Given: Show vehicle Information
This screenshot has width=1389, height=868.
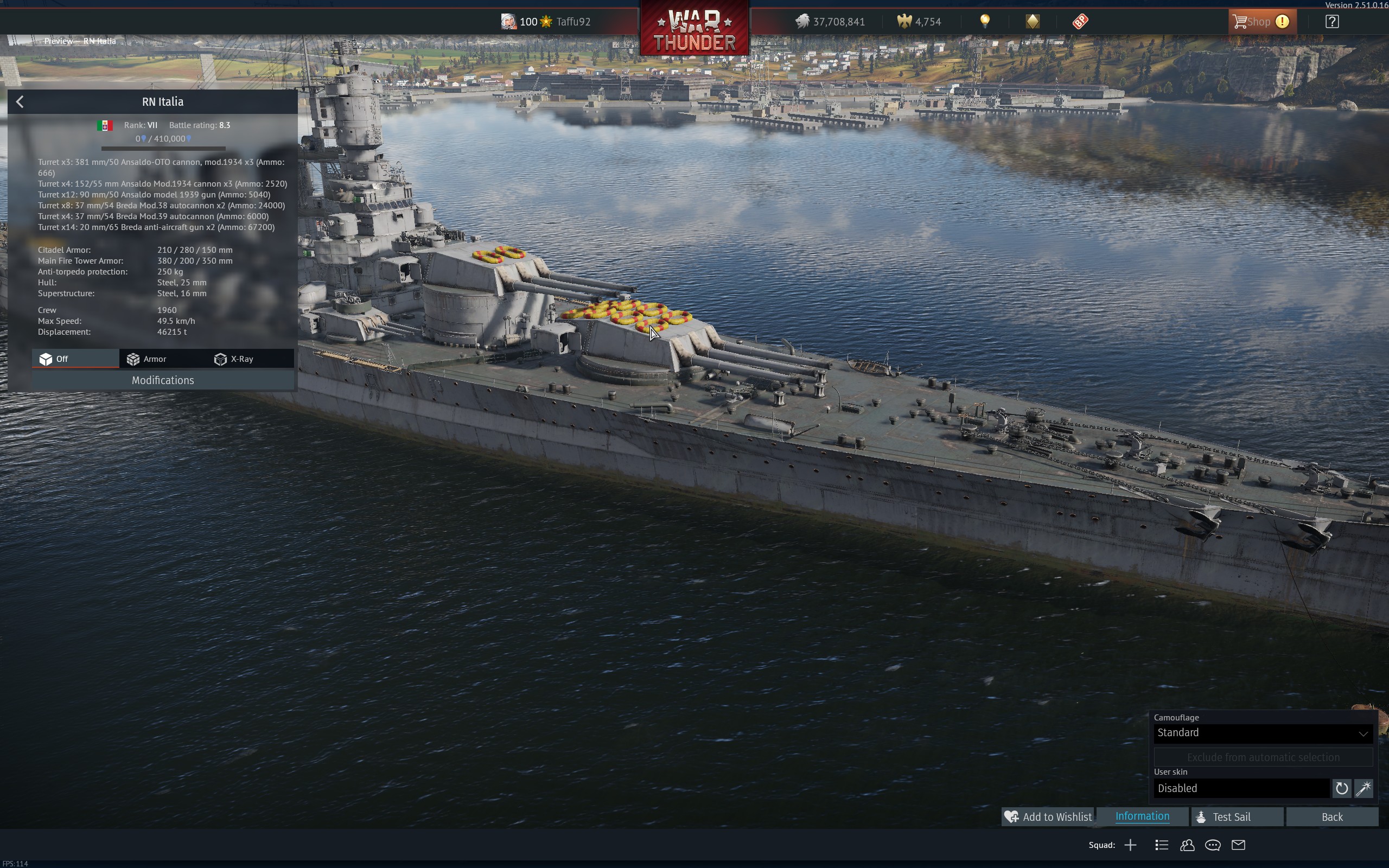Looking at the screenshot, I should click(1142, 817).
